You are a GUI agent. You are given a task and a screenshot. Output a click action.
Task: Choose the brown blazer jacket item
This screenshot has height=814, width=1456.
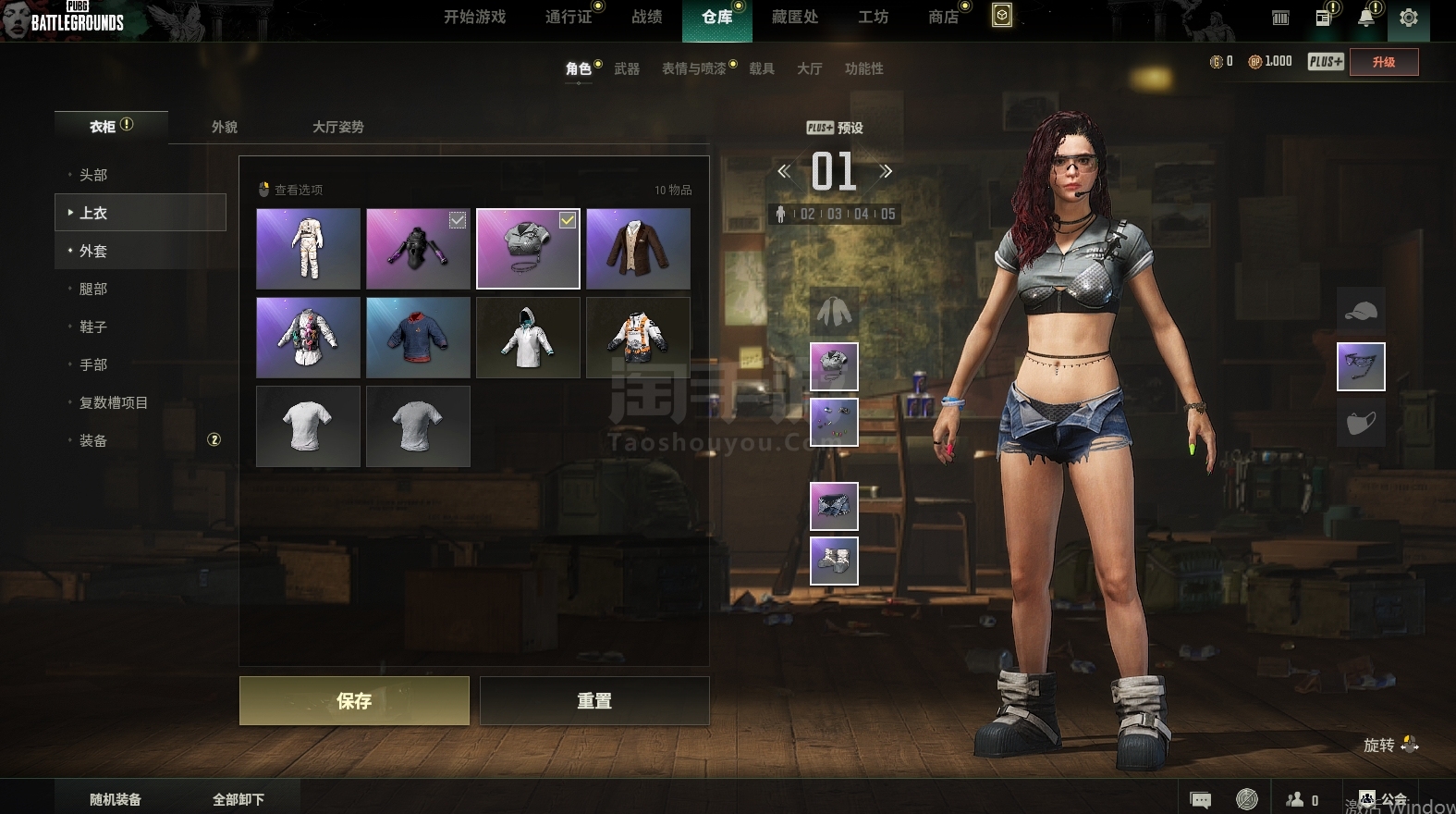click(638, 249)
